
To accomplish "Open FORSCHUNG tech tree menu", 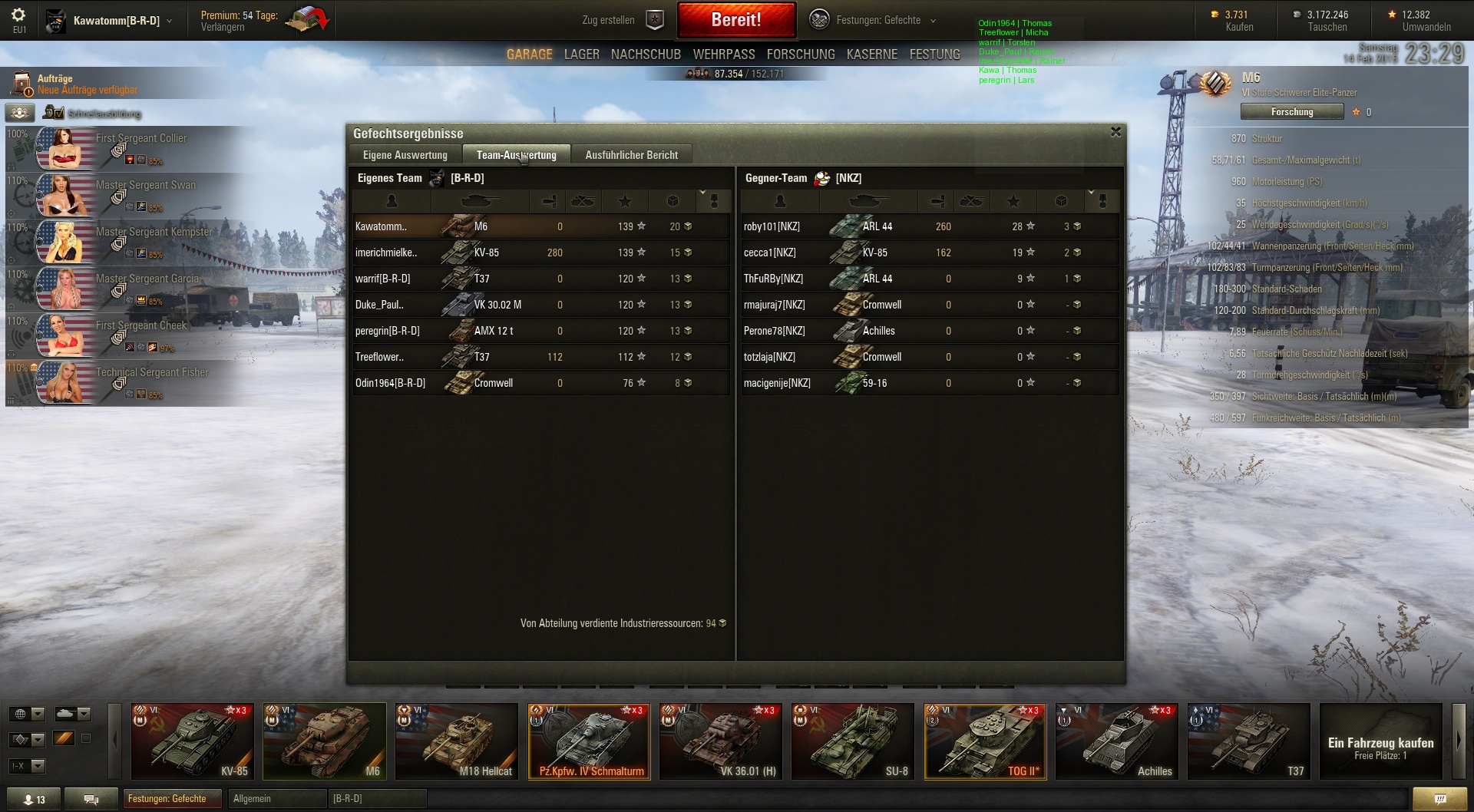I will tap(800, 54).
